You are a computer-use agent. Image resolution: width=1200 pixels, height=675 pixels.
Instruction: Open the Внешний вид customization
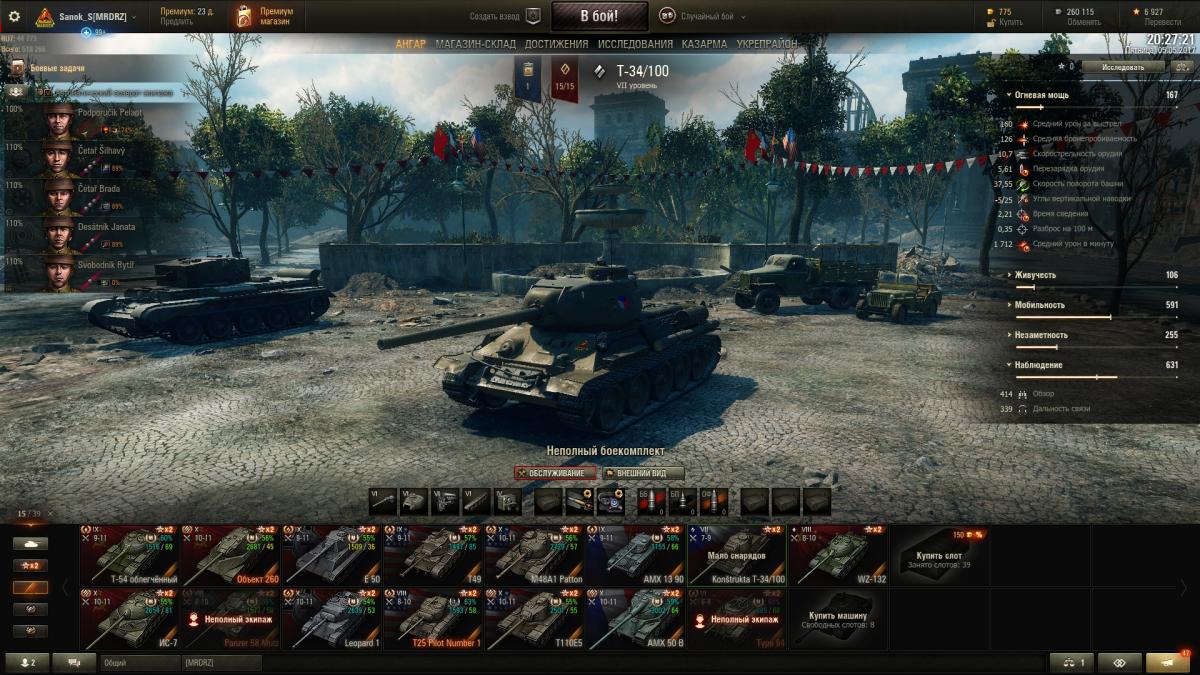(x=642, y=473)
